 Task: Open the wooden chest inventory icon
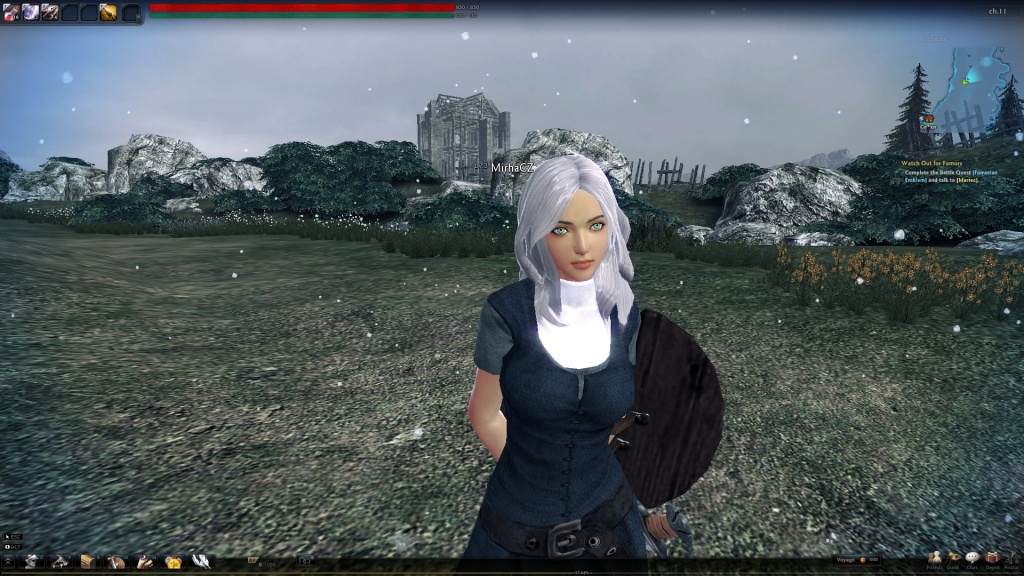click(88, 561)
